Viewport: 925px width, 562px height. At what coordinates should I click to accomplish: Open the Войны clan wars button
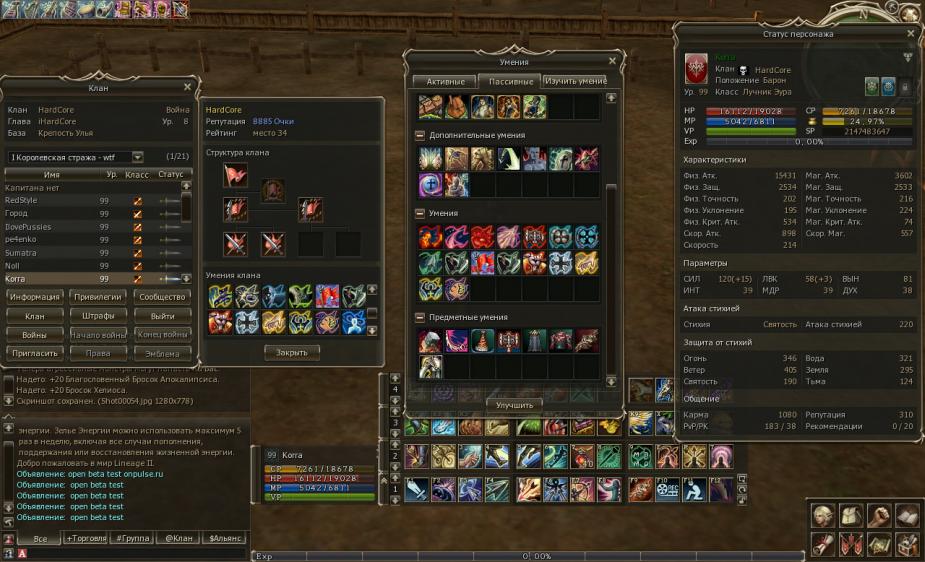point(37,335)
